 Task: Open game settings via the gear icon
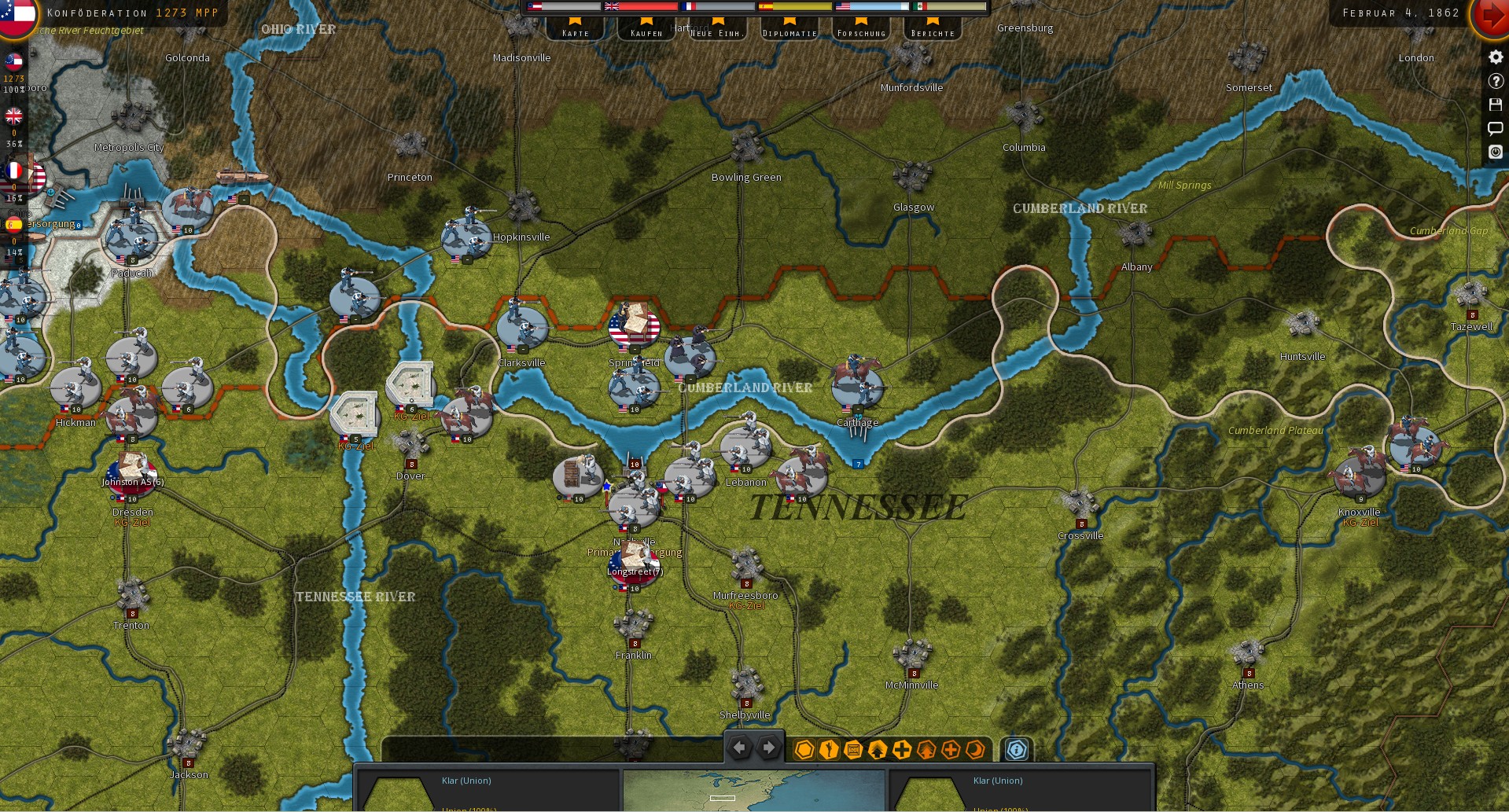(1495, 57)
